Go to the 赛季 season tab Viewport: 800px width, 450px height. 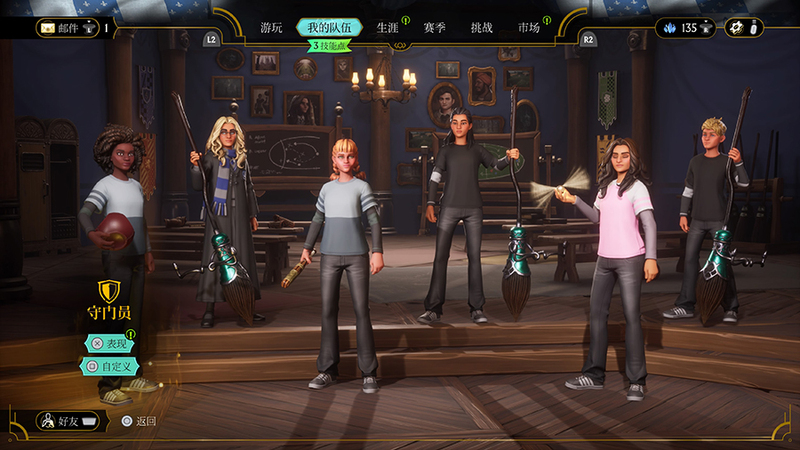(435, 28)
